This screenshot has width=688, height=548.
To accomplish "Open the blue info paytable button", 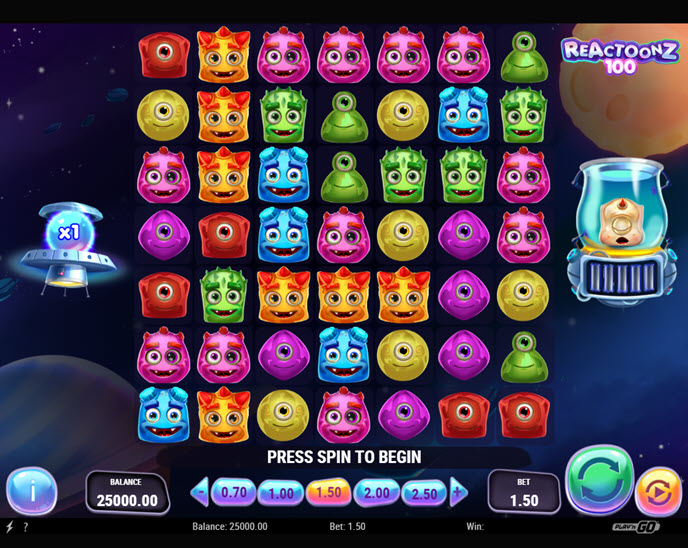I will click(30, 491).
